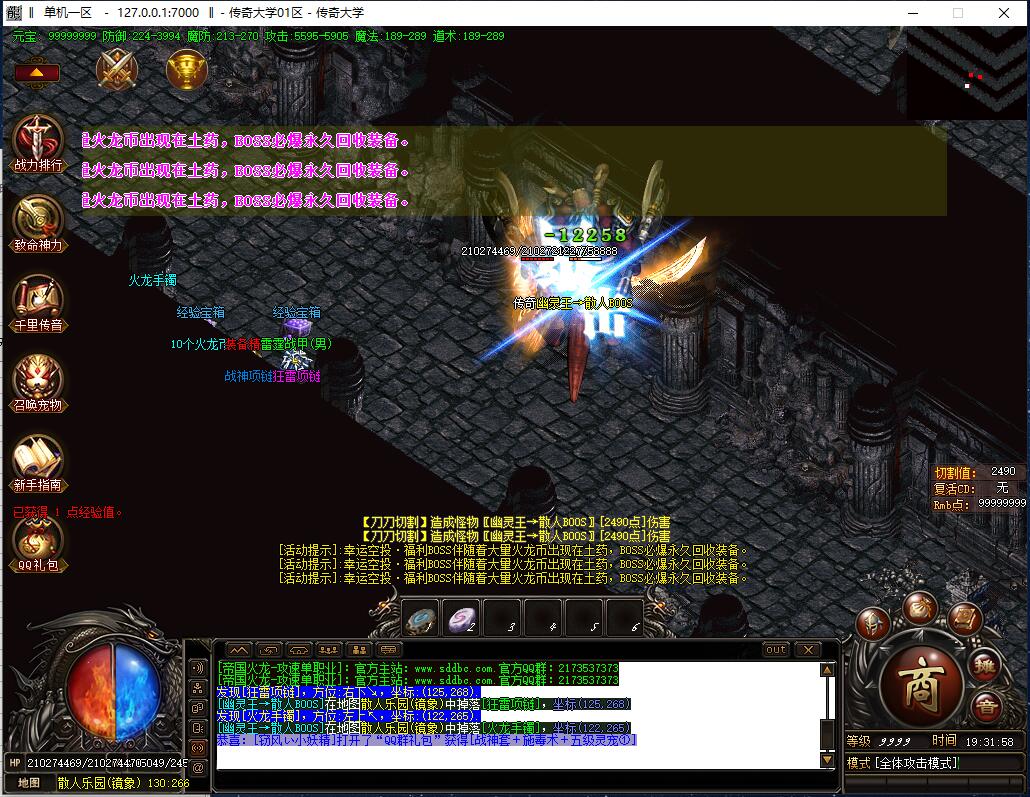
Task: Toggle sound with the 音 button
Action: tap(987, 706)
